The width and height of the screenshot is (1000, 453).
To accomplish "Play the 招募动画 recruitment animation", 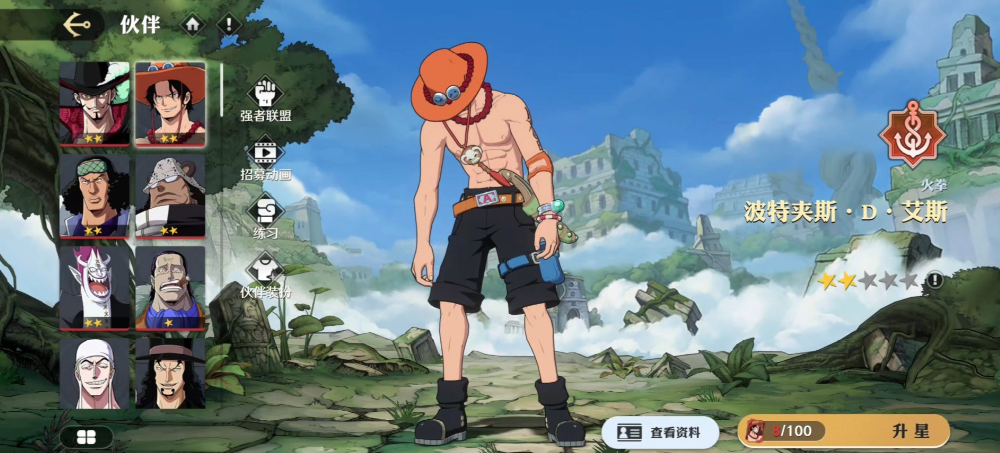I will pos(265,158).
